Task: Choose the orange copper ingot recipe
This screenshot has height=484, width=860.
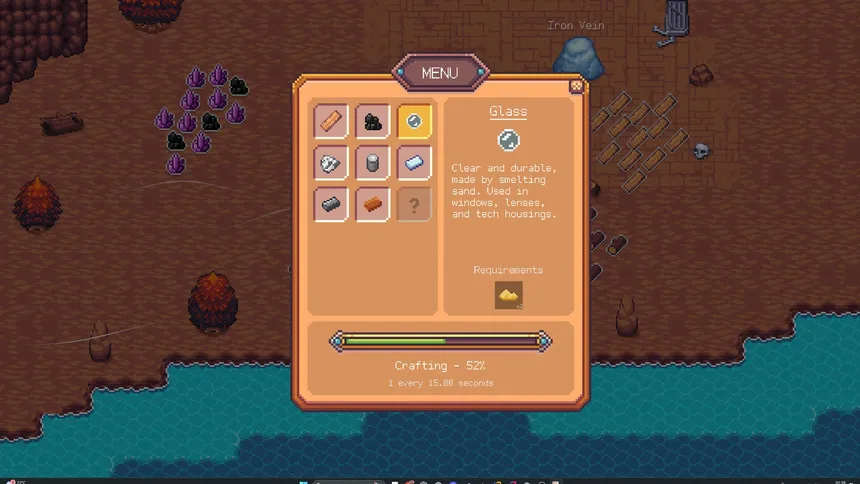Action: tap(373, 205)
